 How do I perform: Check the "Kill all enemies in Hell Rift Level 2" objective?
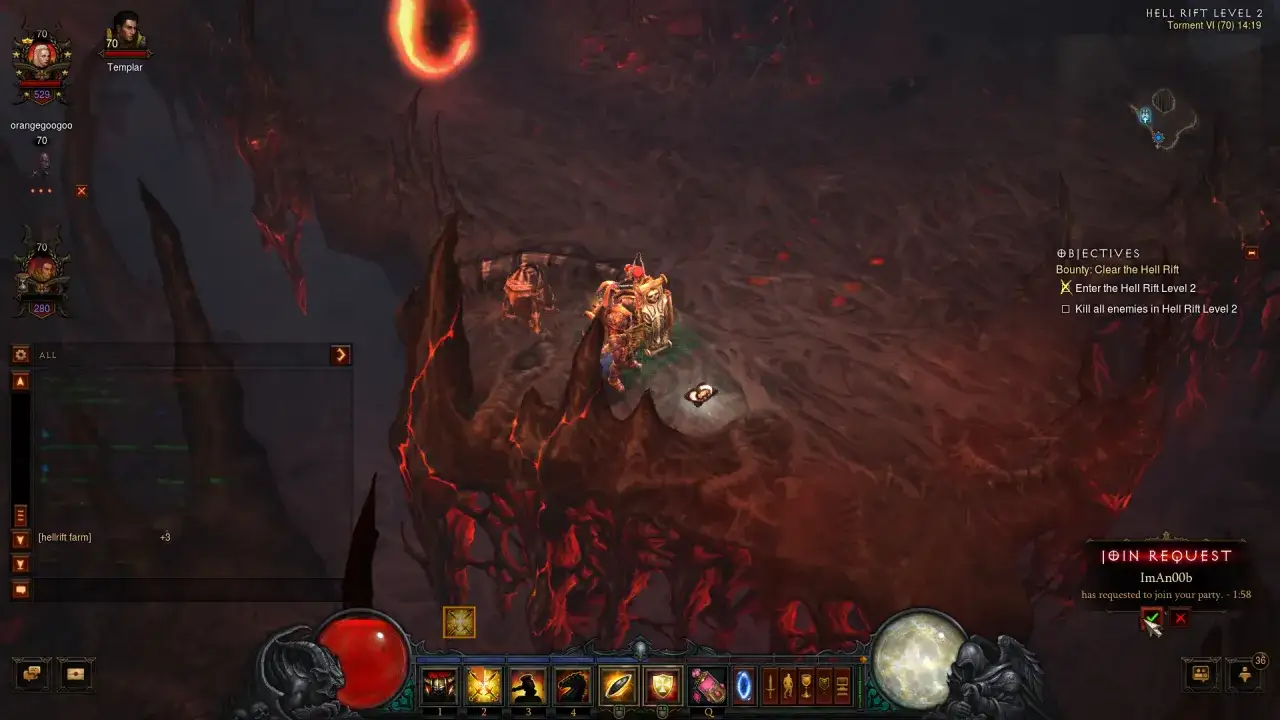[x=1067, y=309]
